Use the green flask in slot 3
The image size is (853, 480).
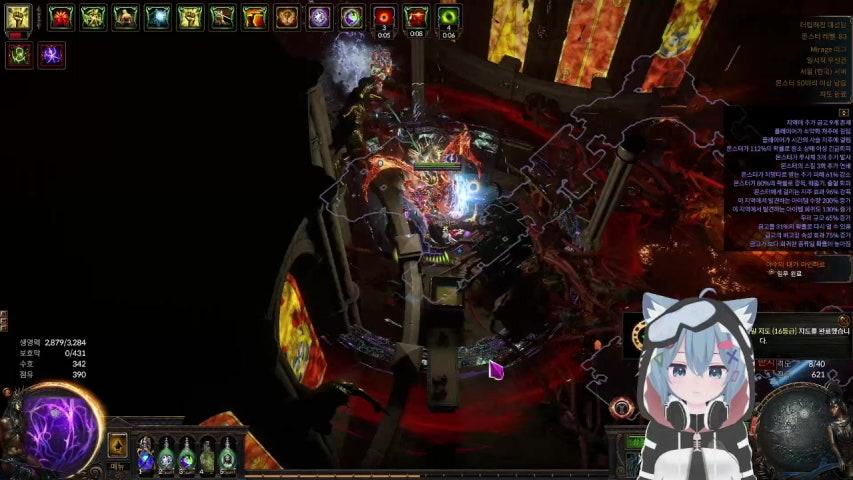coord(186,455)
